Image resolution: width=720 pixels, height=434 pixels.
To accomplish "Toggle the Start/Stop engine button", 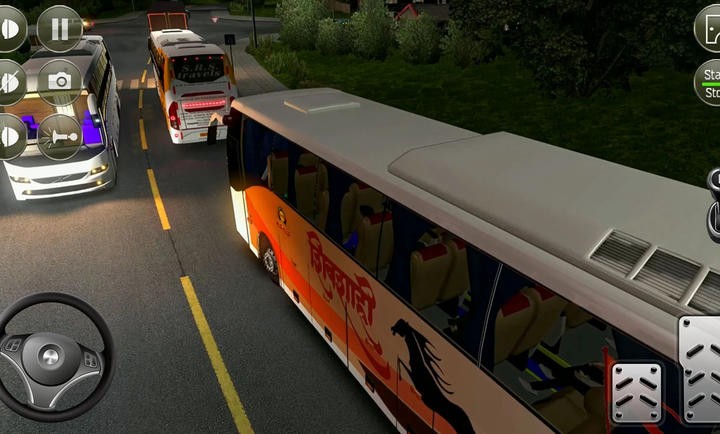I will [708, 82].
